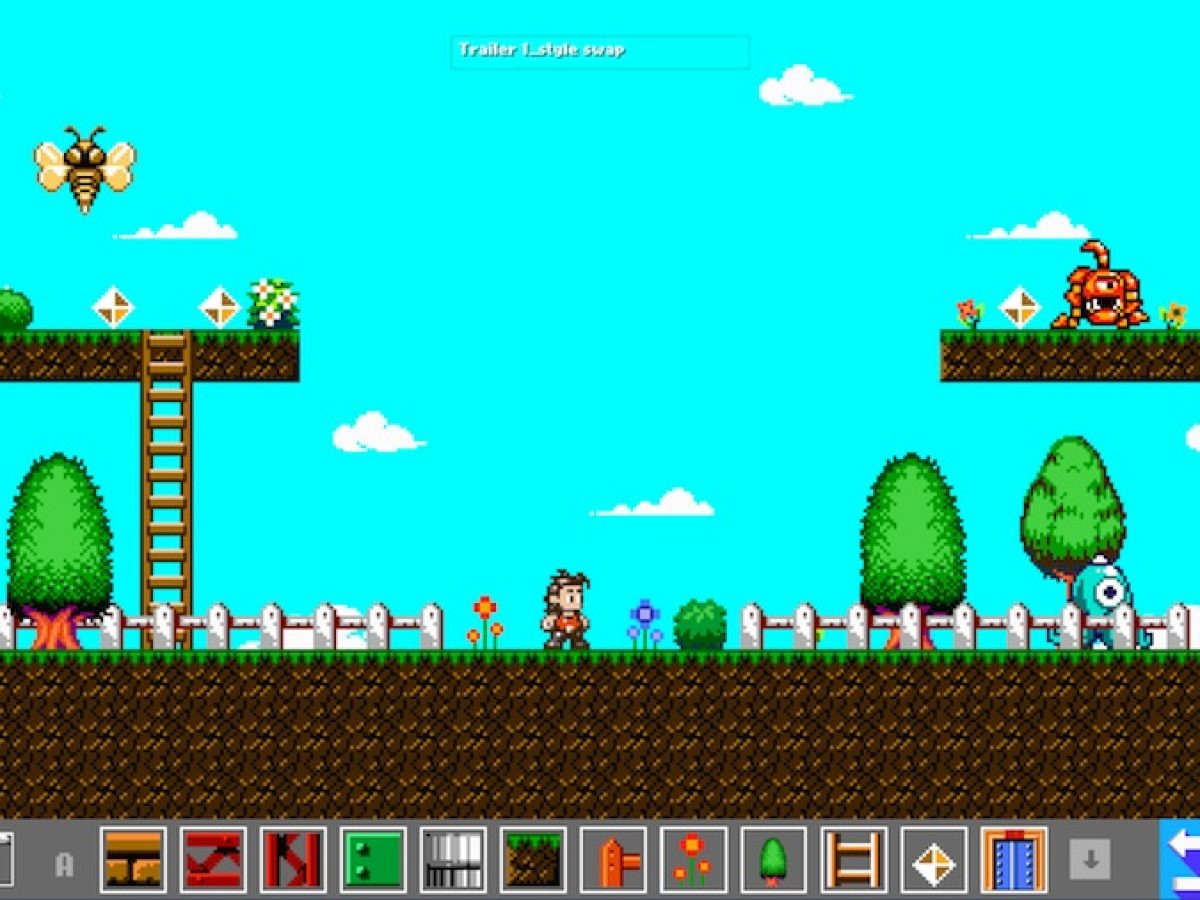The image size is (1200, 900).
Task: Select the green riveted metal block
Action: click(x=373, y=860)
